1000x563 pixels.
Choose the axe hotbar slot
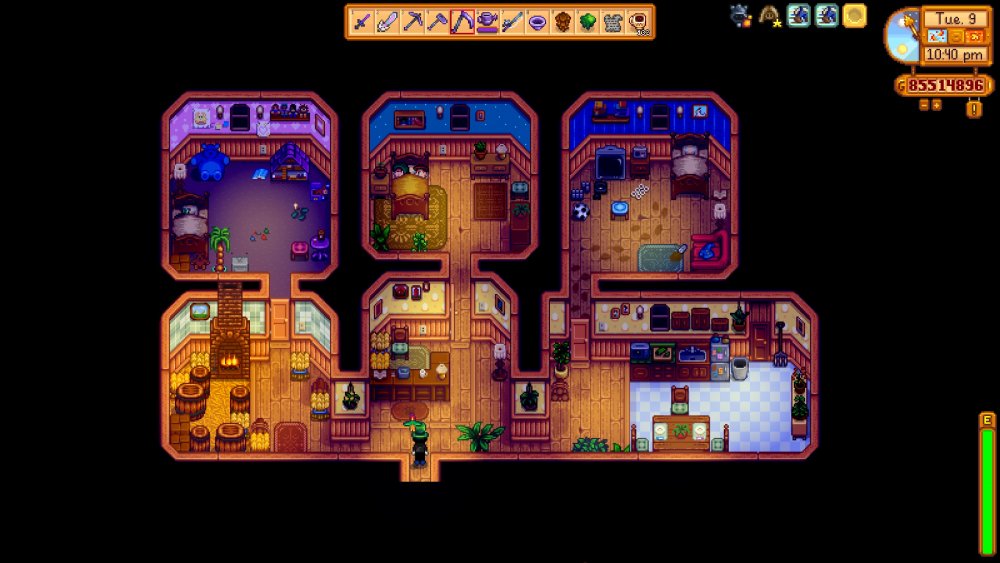point(437,21)
